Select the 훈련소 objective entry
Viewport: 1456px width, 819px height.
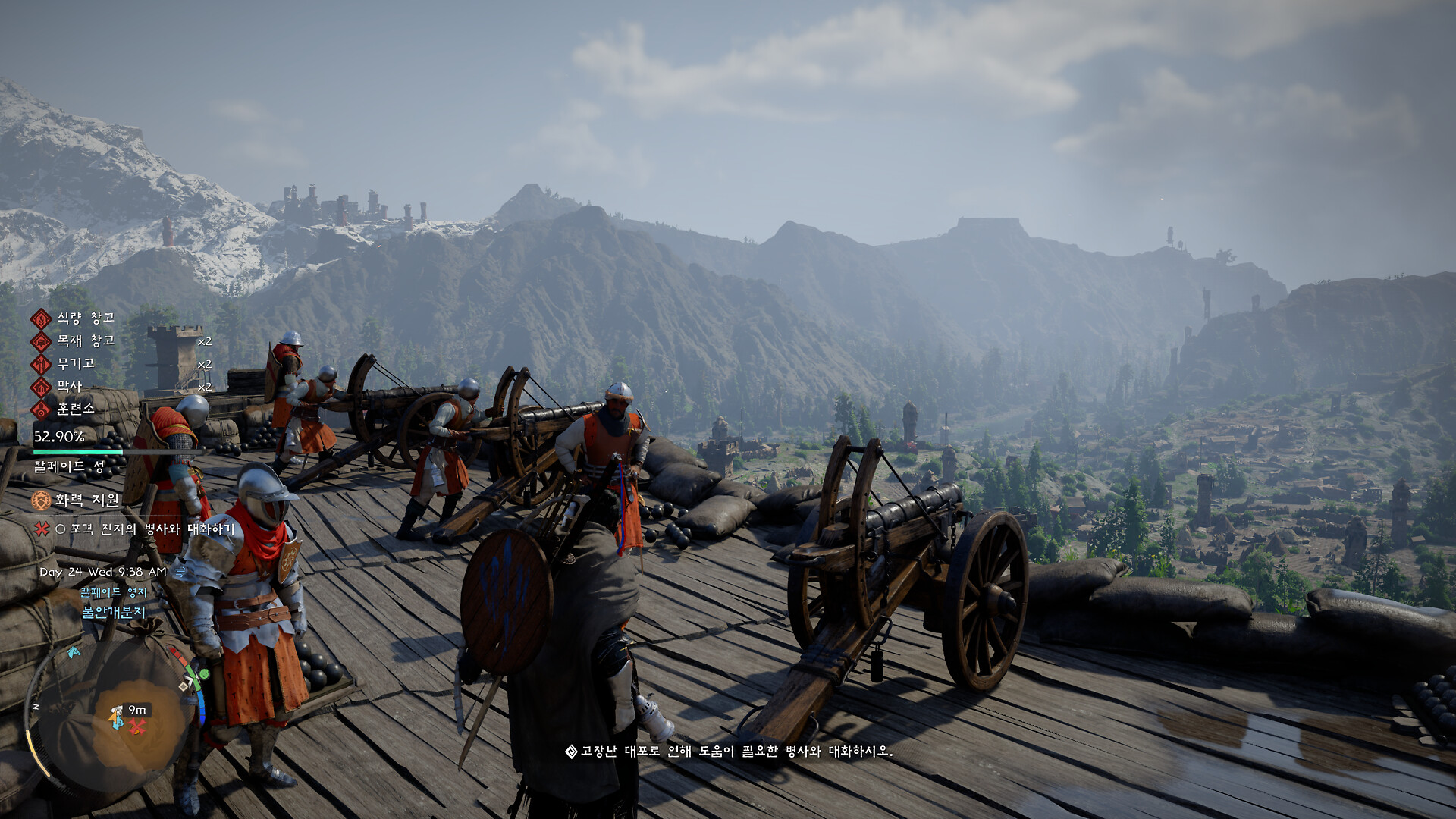tap(75, 409)
